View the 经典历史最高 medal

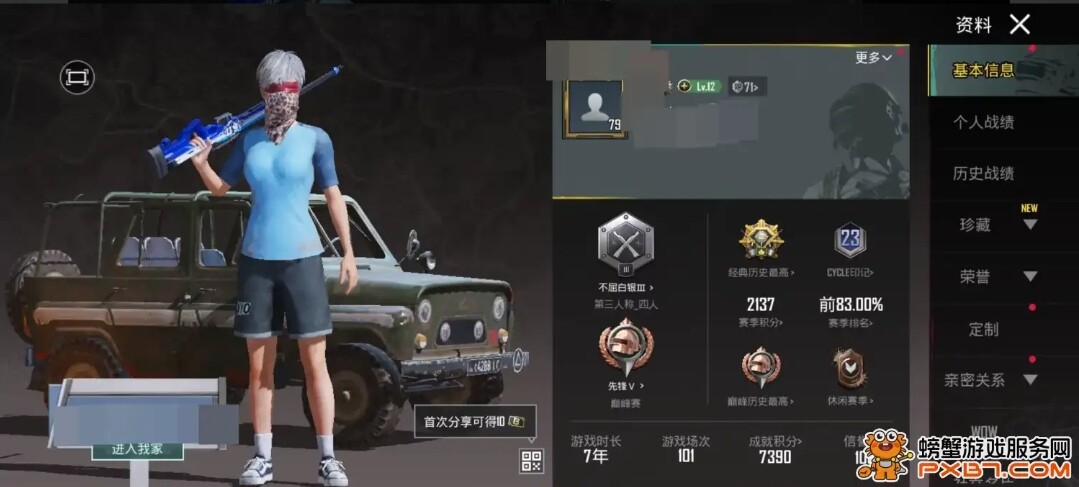tap(761, 241)
